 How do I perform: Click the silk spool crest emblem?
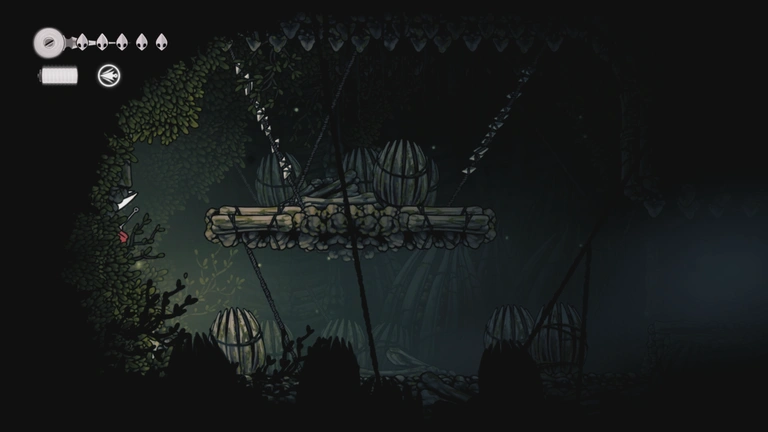48,42
